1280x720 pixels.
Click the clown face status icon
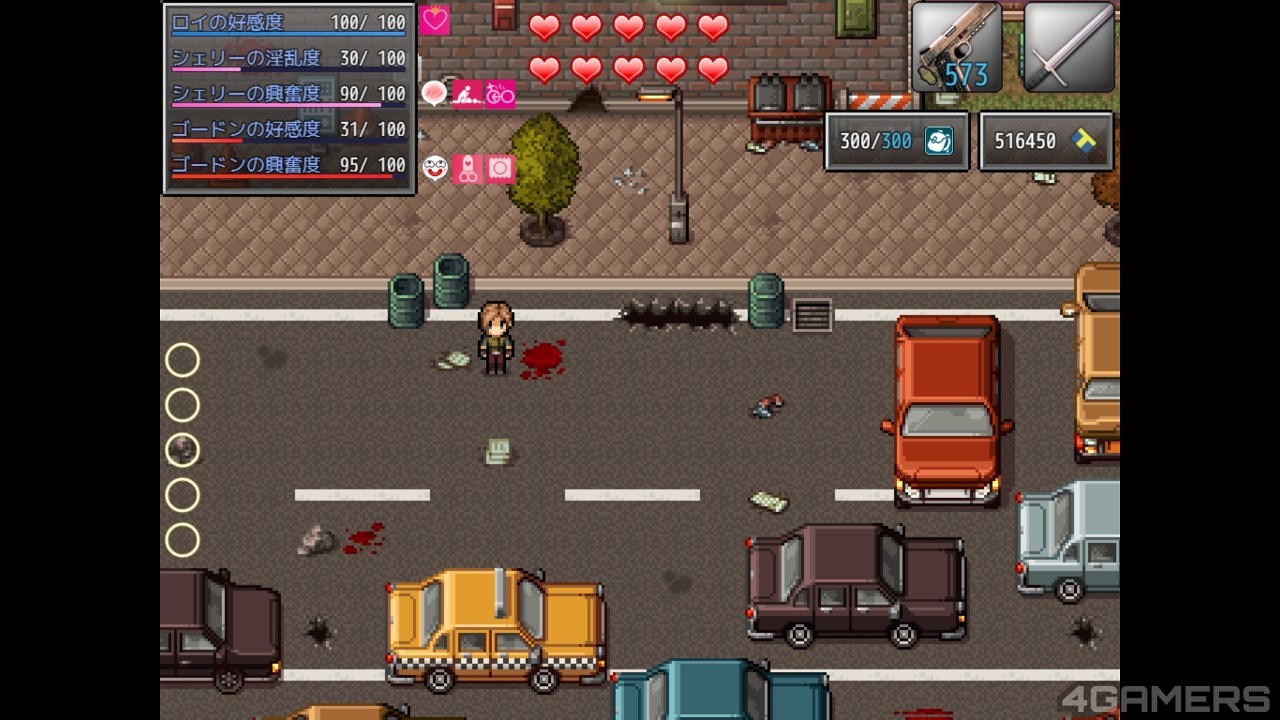[x=435, y=169]
